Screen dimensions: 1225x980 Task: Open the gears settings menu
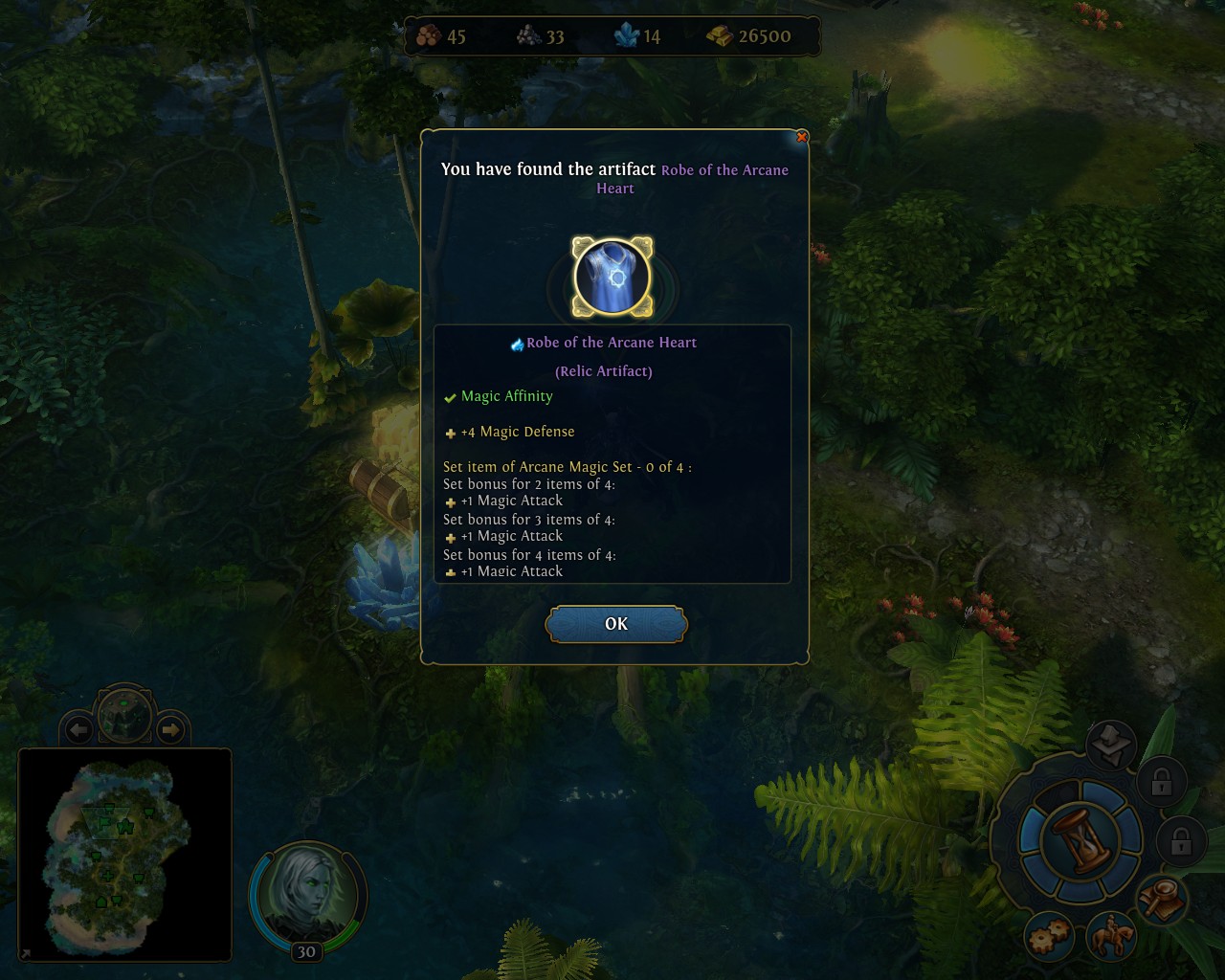(1050, 937)
